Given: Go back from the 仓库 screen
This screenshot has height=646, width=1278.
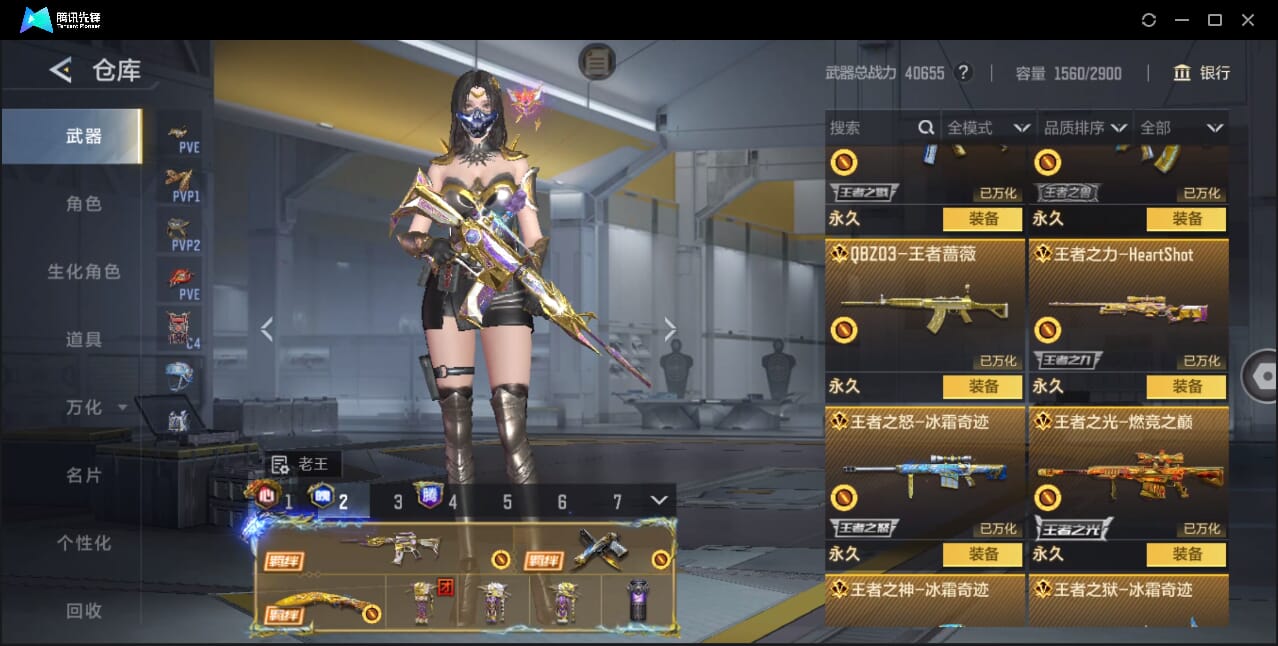Looking at the screenshot, I should pos(61,70).
